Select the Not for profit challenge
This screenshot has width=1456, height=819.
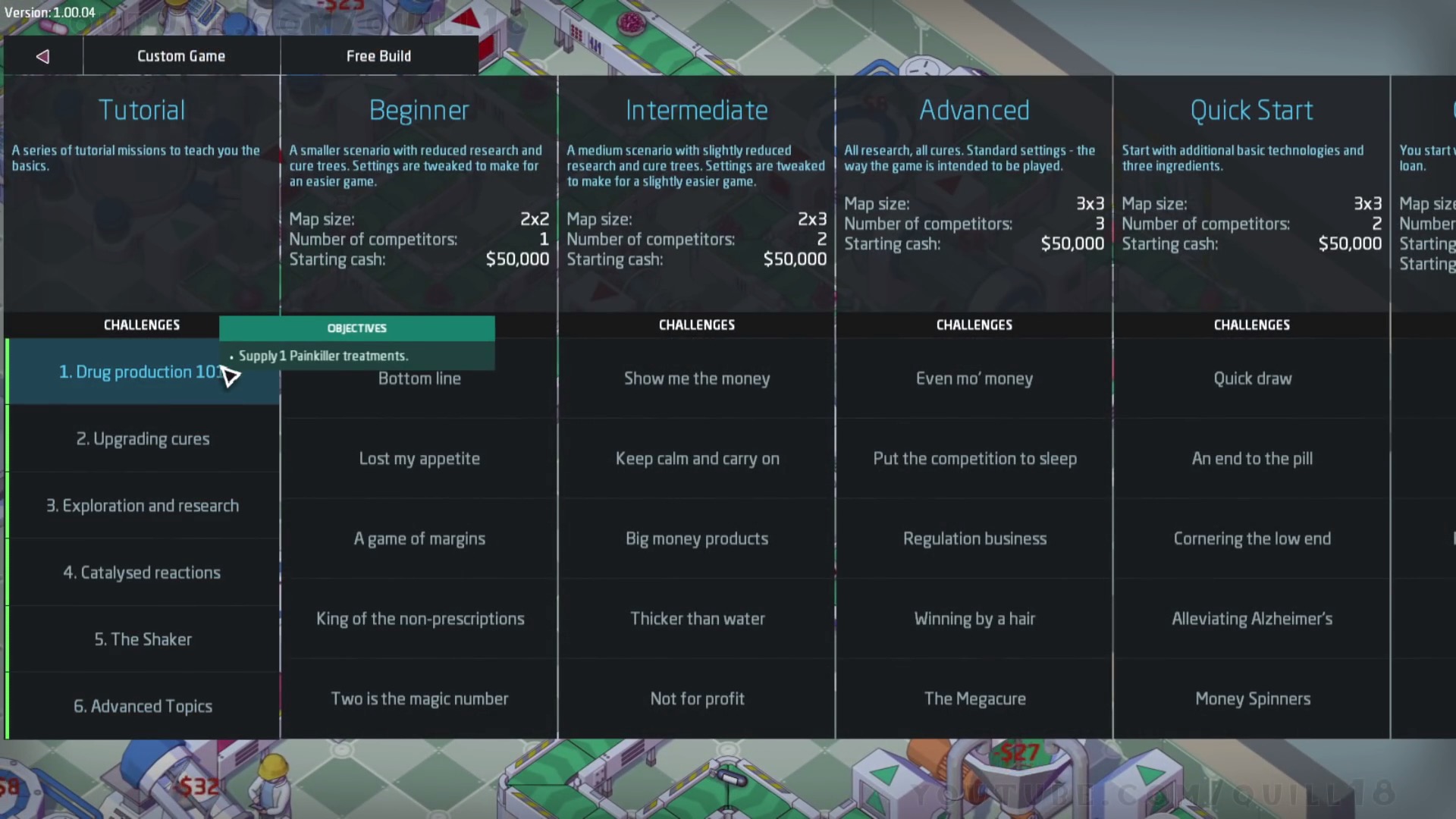coord(697,698)
